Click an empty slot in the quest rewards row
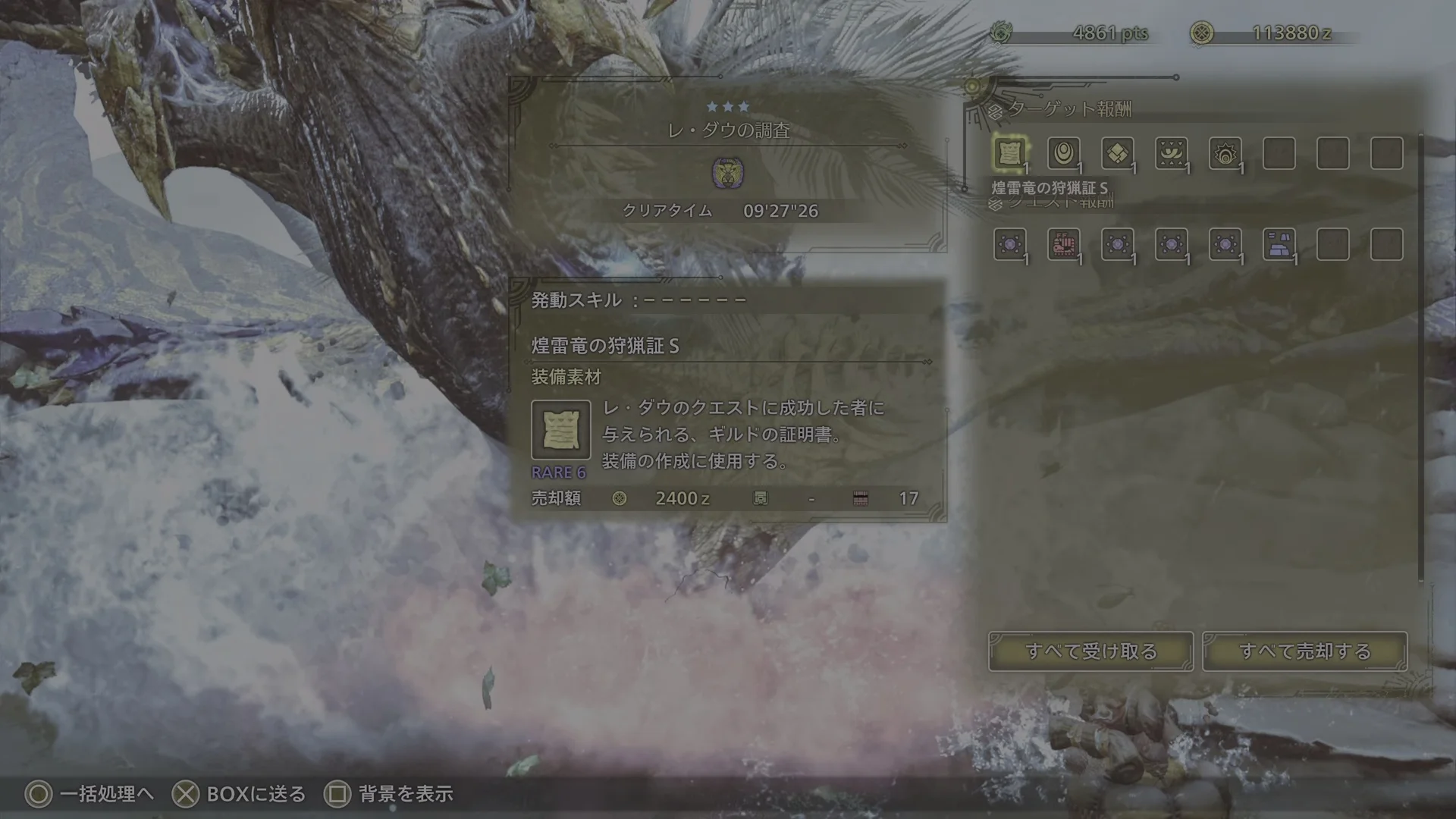This screenshot has width=1456, height=819. (1332, 244)
